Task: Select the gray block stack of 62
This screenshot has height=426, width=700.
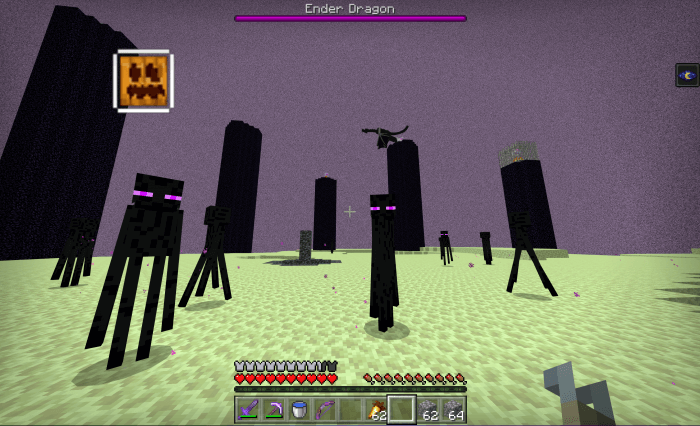Action: point(428,409)
